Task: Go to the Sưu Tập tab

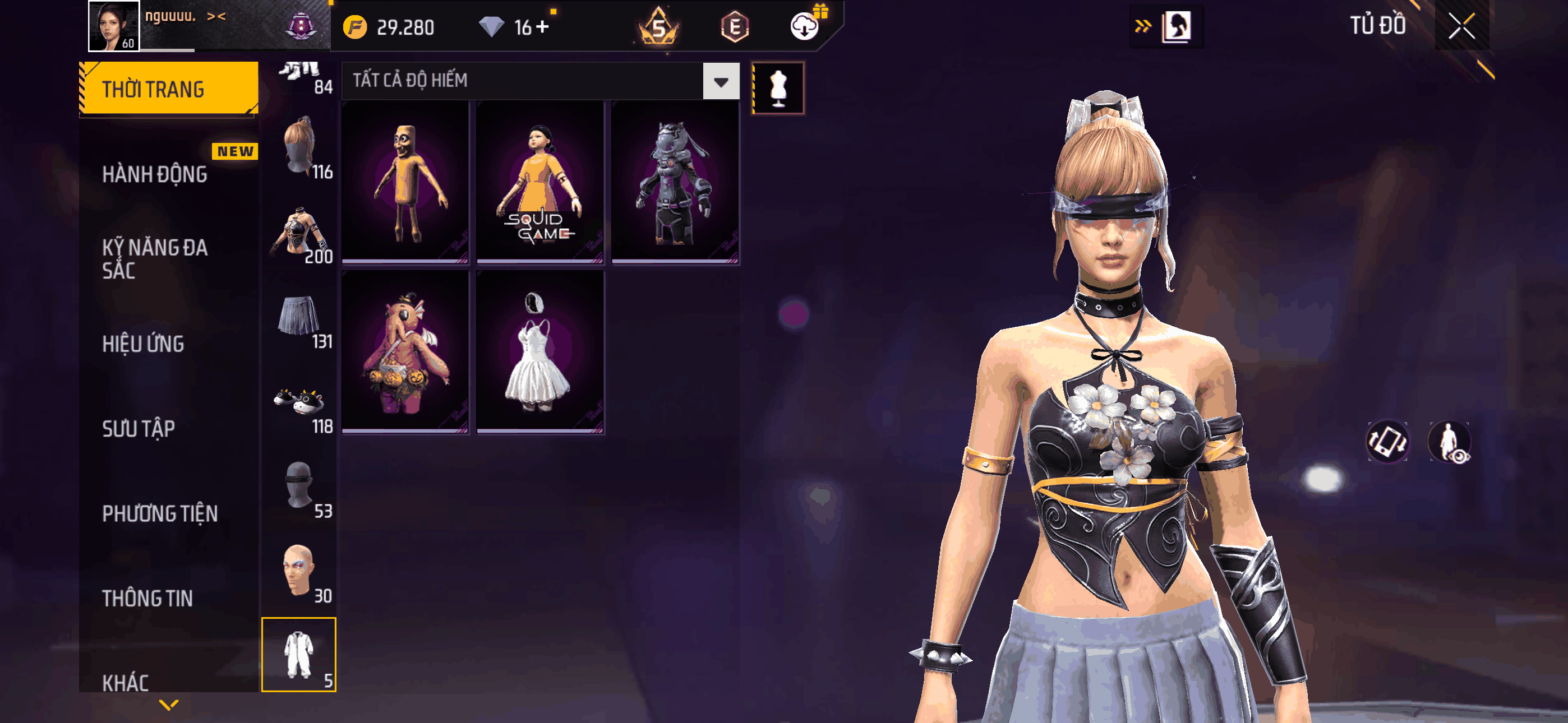Action: [139, 428]
